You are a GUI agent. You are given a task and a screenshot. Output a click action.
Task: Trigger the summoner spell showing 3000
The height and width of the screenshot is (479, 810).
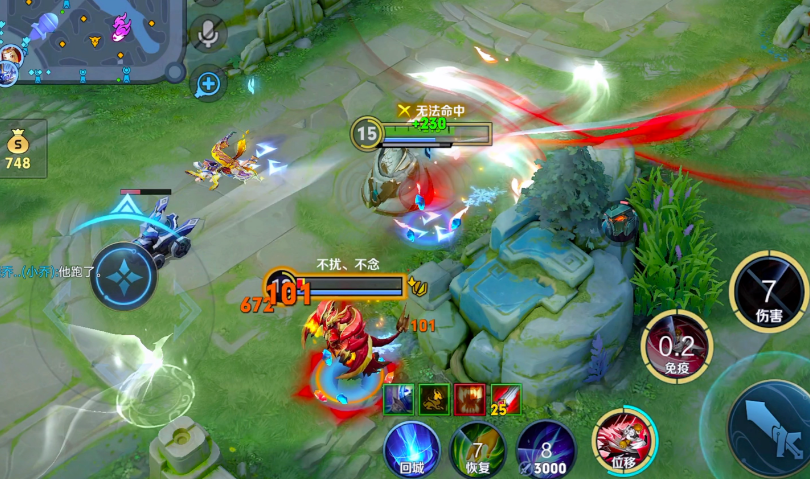pos(546,449)
